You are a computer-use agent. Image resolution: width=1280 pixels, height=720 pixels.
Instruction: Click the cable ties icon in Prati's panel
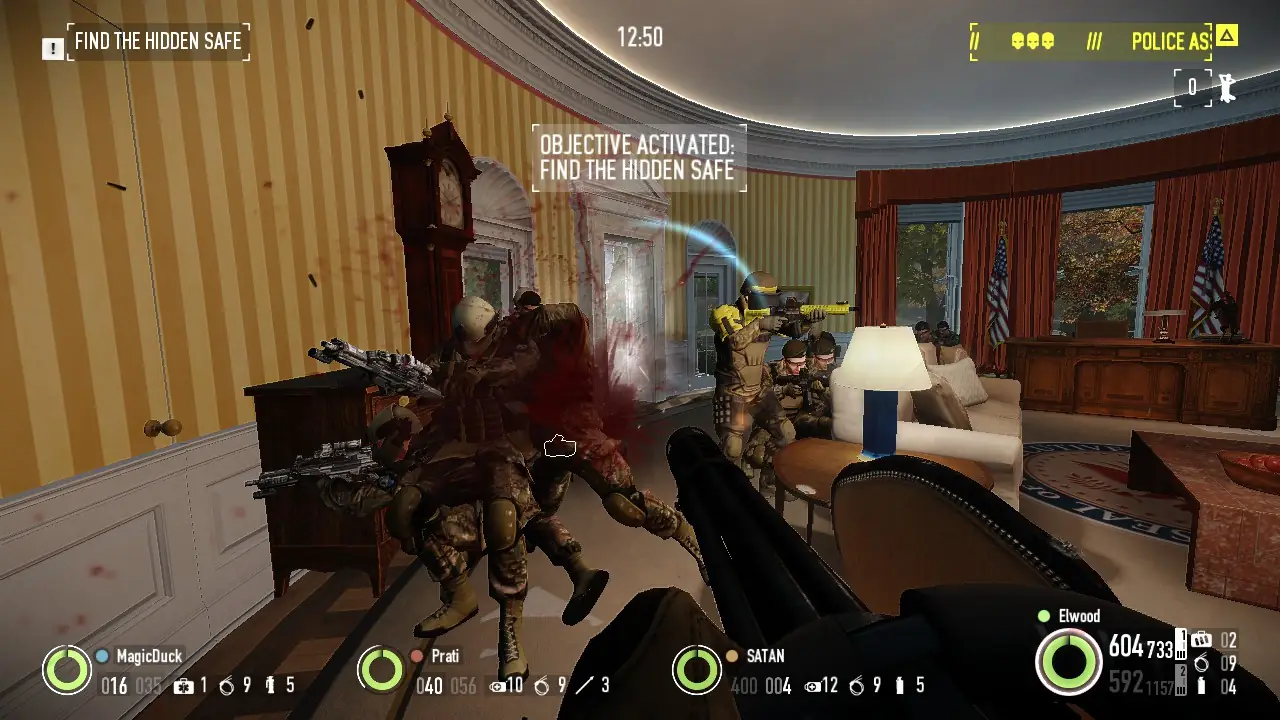tap(541, 685)
